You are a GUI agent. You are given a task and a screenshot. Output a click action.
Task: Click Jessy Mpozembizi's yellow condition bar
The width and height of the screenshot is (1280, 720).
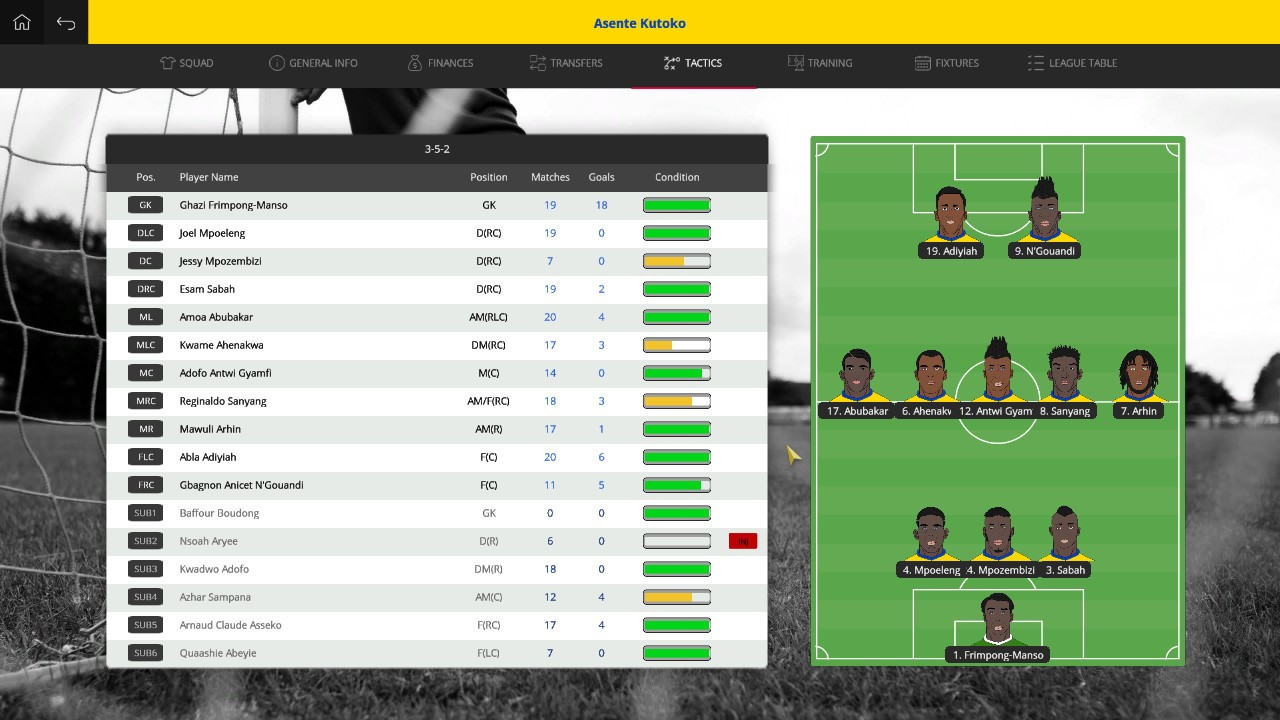coord(677,261)
